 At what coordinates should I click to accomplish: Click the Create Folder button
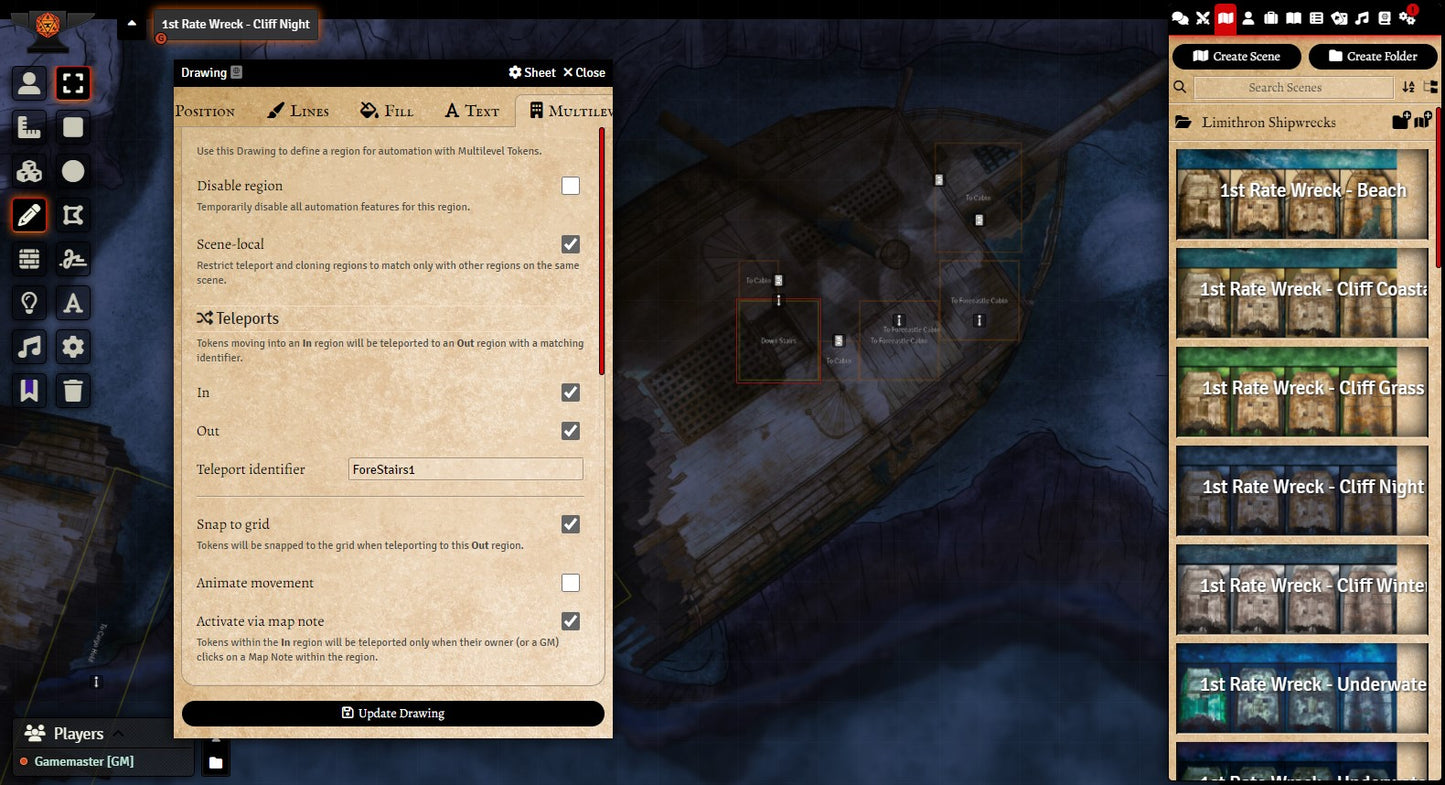1372,56
